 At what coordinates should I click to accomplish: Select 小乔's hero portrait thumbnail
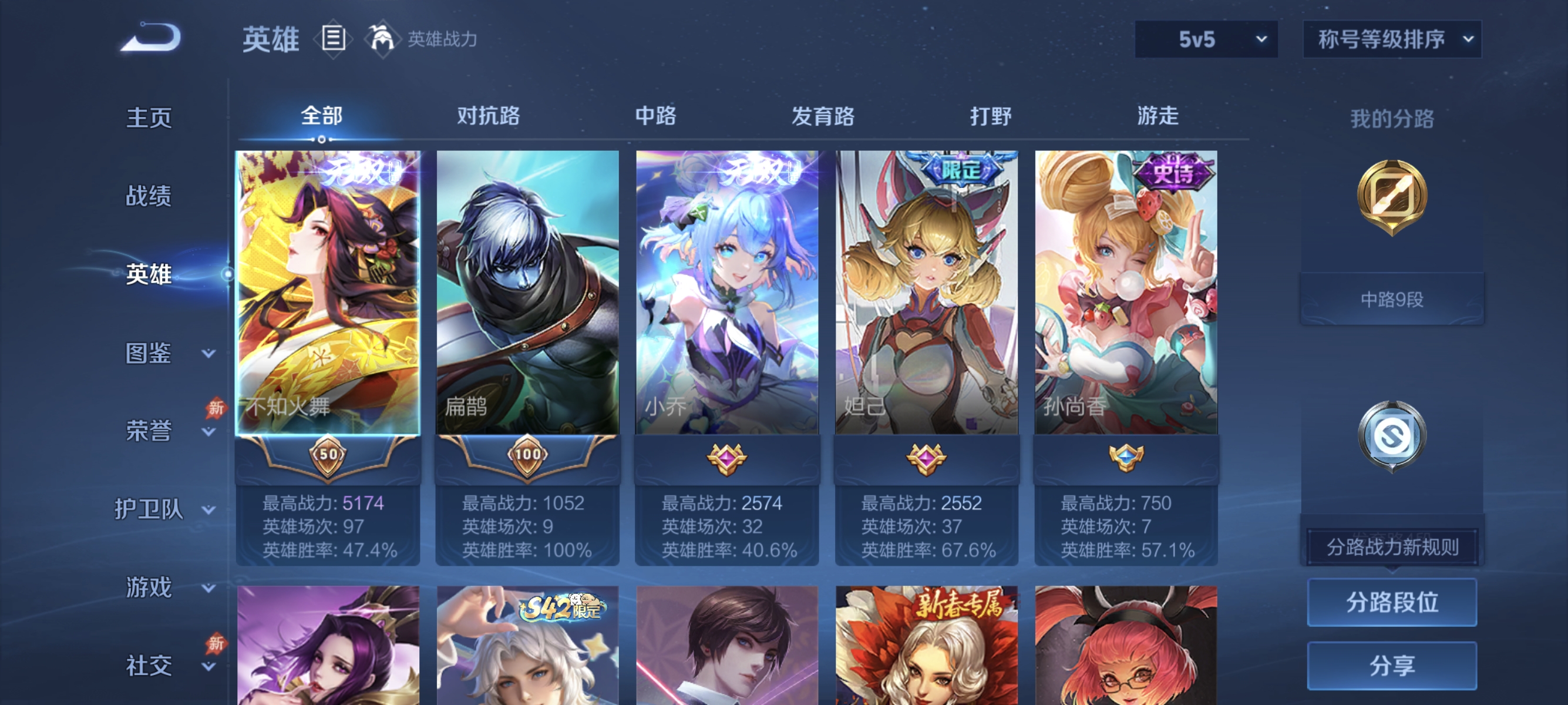(728, 292)
